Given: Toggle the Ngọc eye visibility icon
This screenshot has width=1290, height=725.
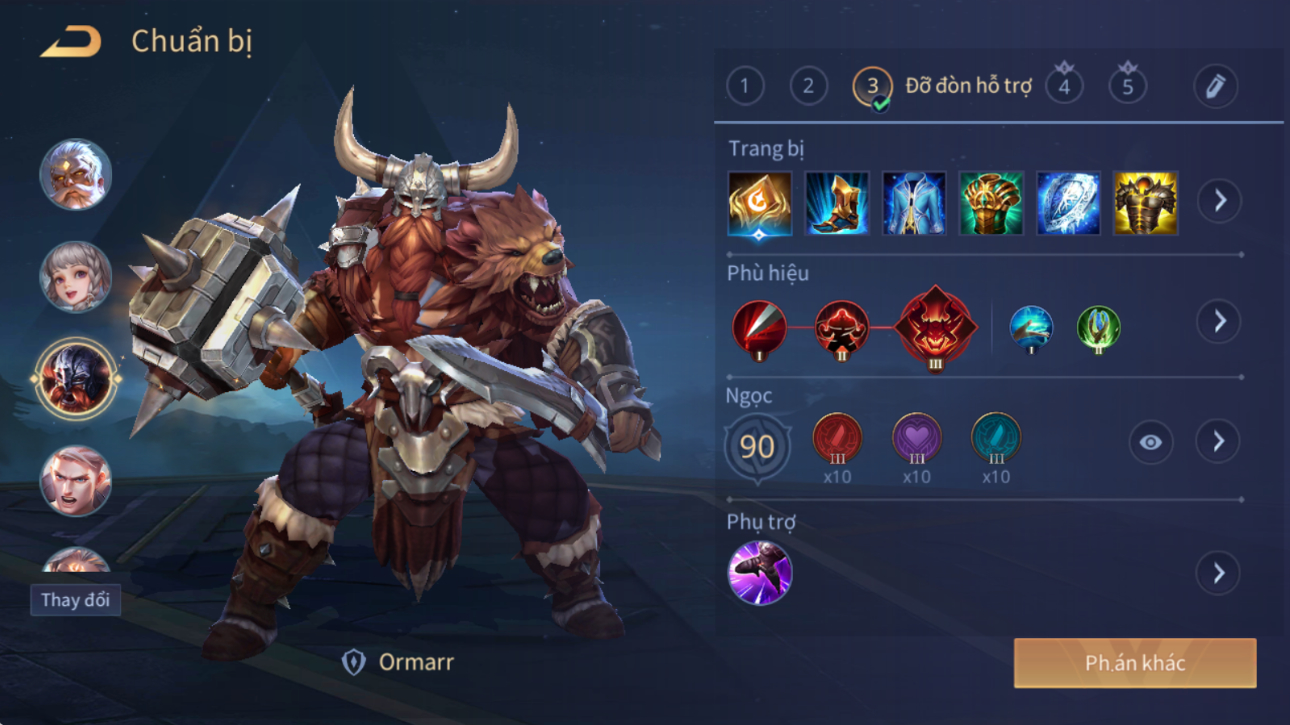Looking at the screenshot, I should [1150, 442].
